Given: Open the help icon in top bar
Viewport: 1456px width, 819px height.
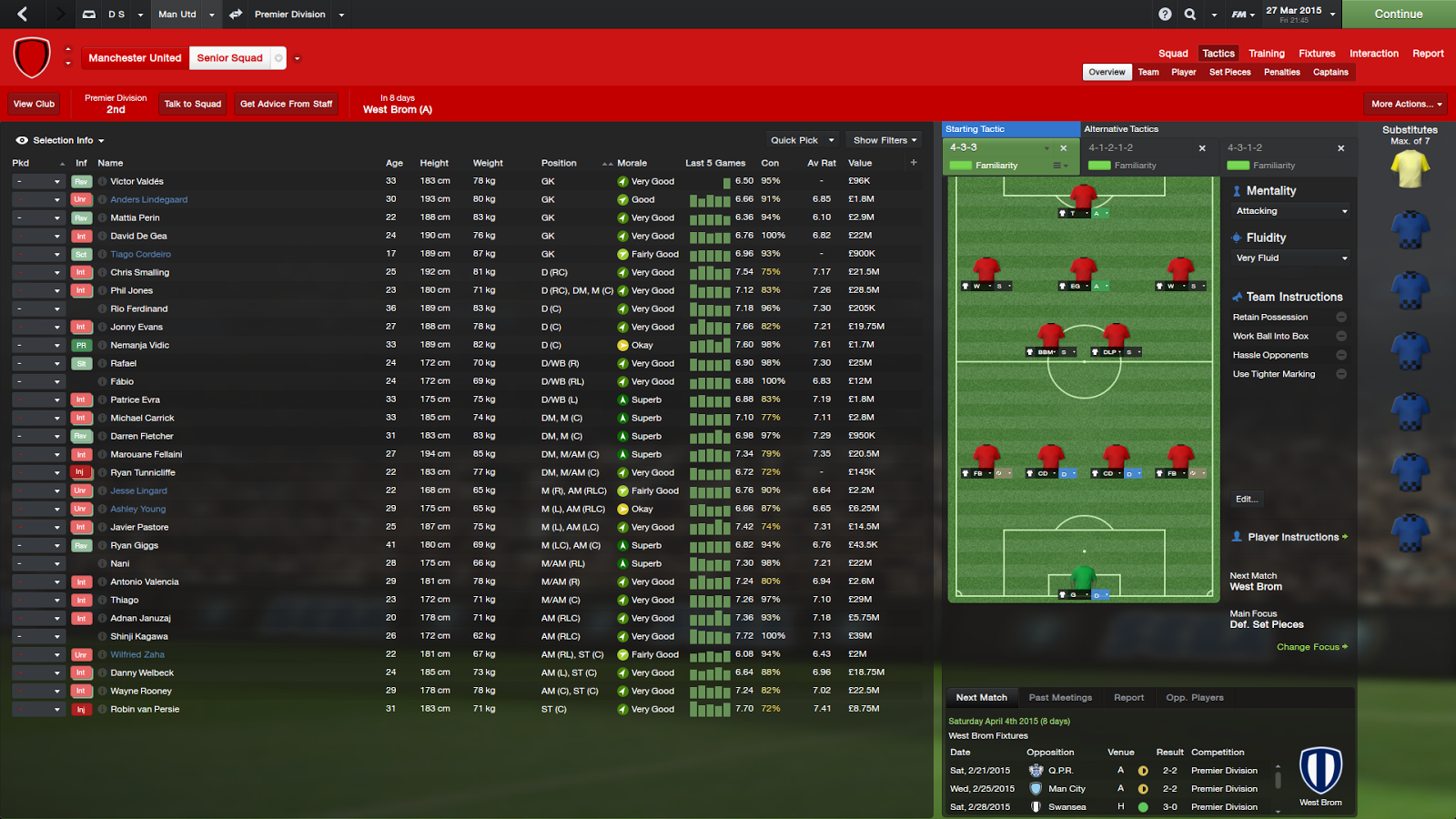Looking at the screenshot, I should pyautogui.click(x=1167, y=15).
